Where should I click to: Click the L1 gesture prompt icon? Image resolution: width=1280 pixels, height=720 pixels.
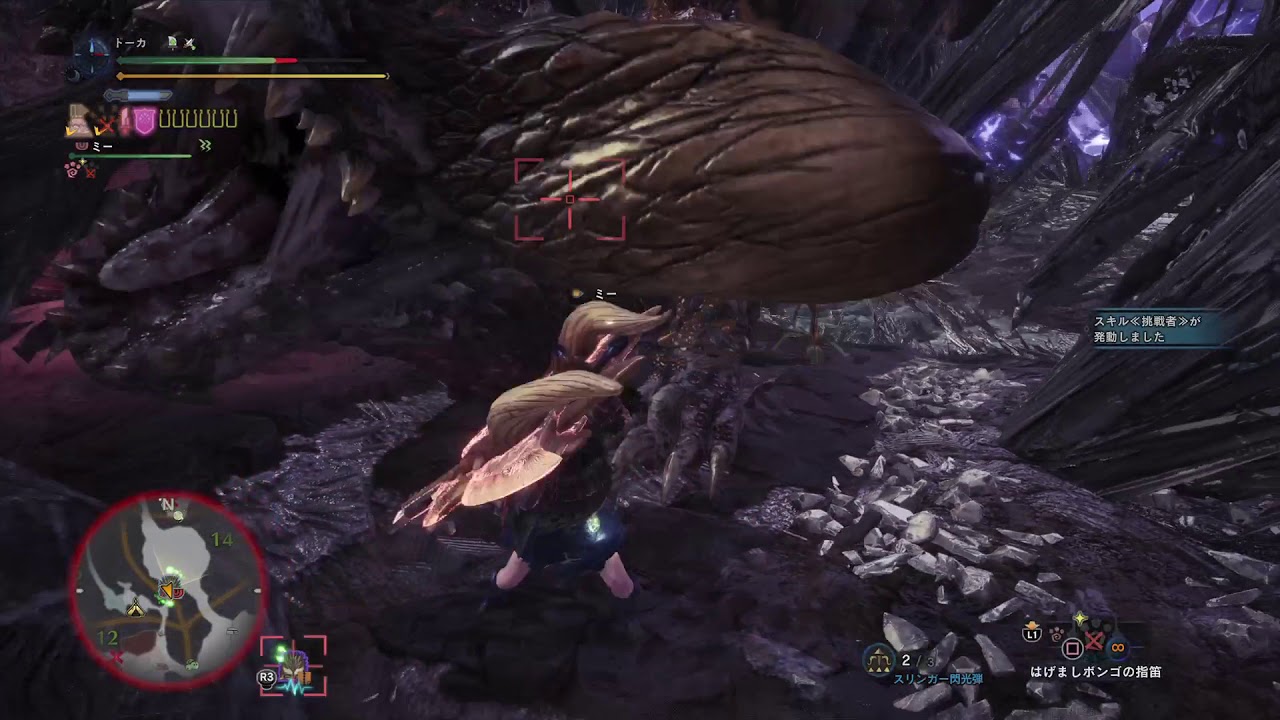tap(1031, 635)
